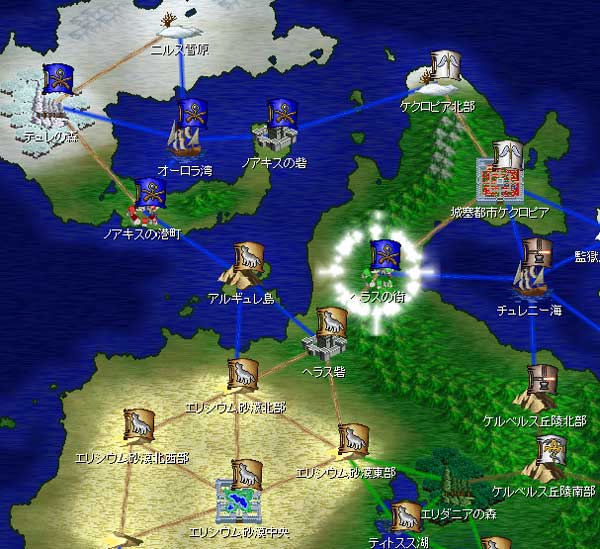Select the エリシウム砂漠中央 oasis node

(242, 492)
